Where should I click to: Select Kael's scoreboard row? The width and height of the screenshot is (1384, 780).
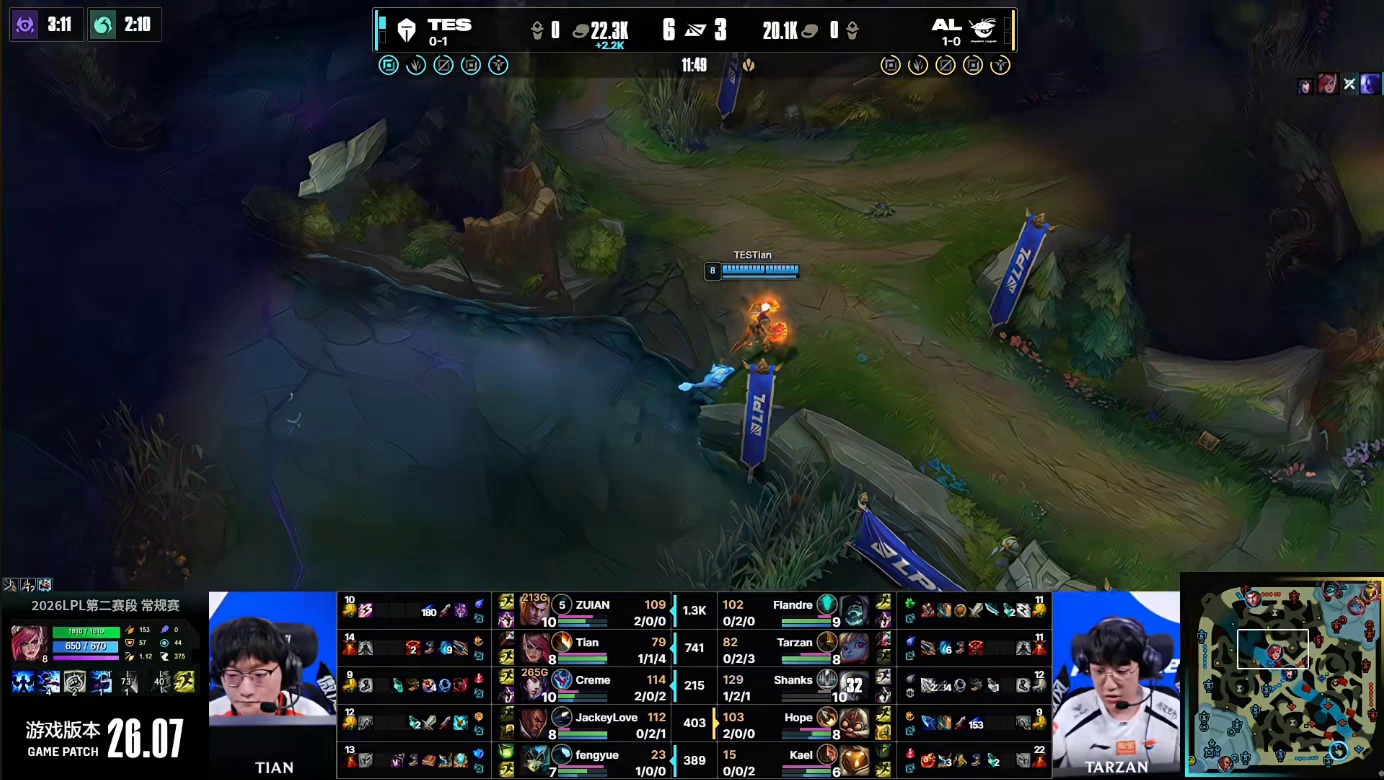800,760
